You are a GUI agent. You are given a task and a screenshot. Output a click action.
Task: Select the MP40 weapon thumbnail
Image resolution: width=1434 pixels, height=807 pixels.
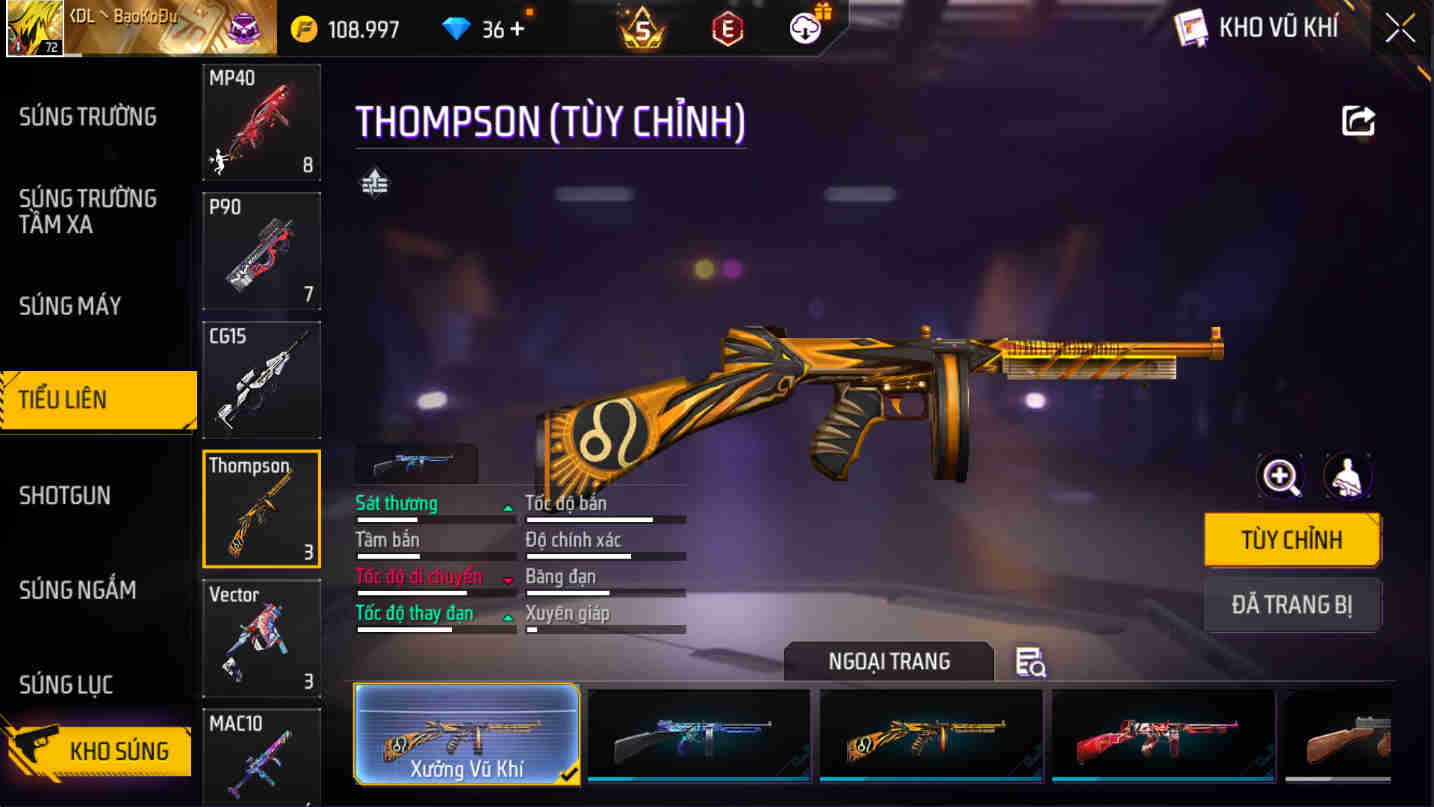(261, 120)
